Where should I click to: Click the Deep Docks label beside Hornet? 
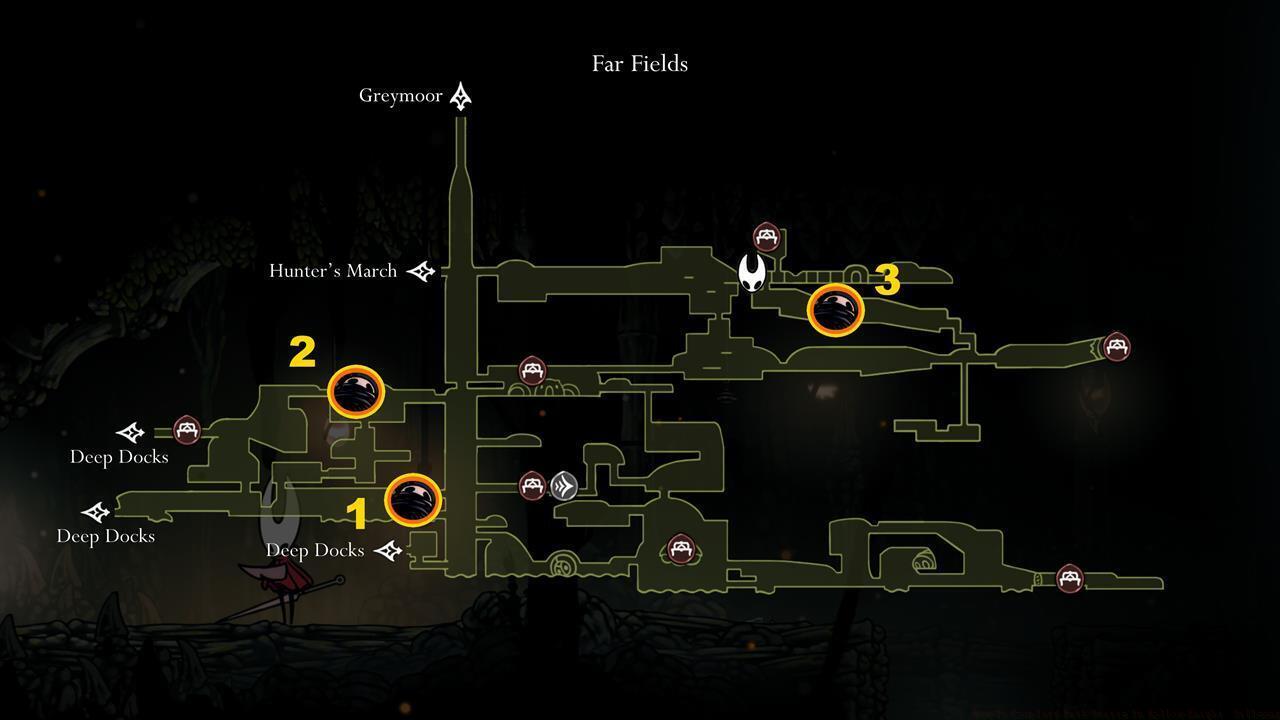pos(314,549)
